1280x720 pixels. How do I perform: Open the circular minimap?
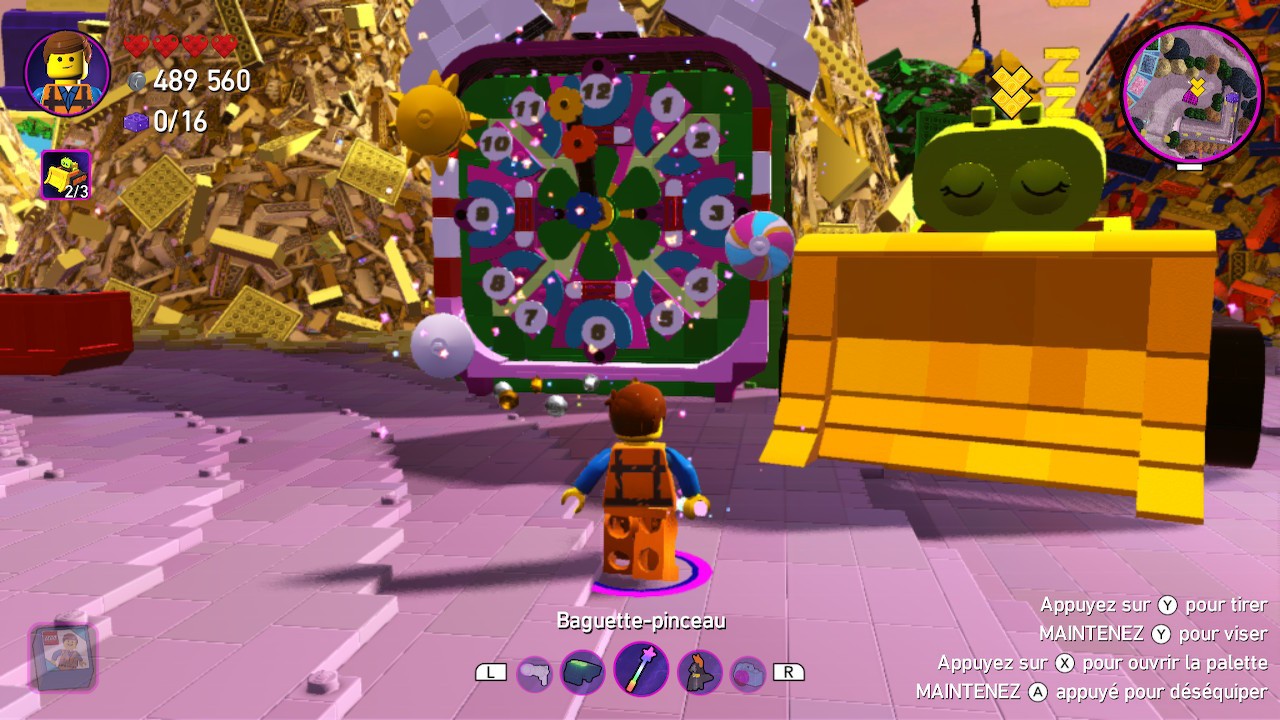click(1192, 92)
